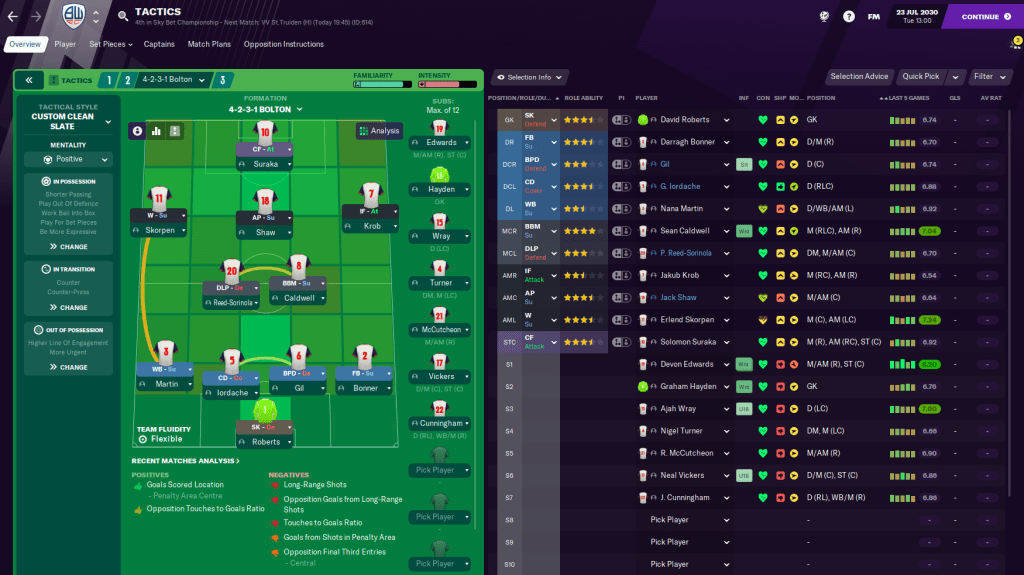This screenshot has height=575, width=1024.
Task: Switch to the Player tab
Action: coord(65,44)
